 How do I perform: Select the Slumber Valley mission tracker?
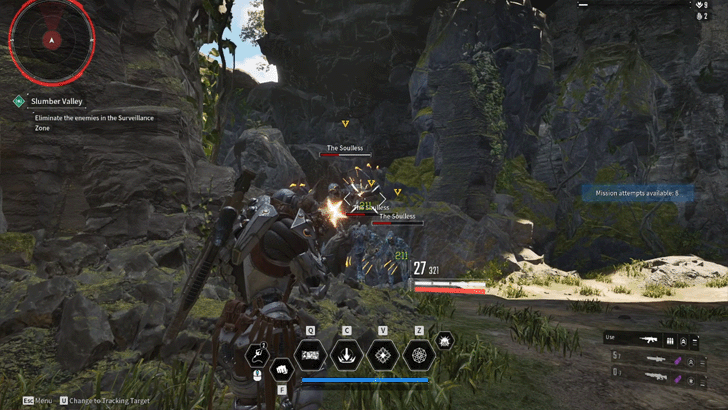(x=56, y=101)
